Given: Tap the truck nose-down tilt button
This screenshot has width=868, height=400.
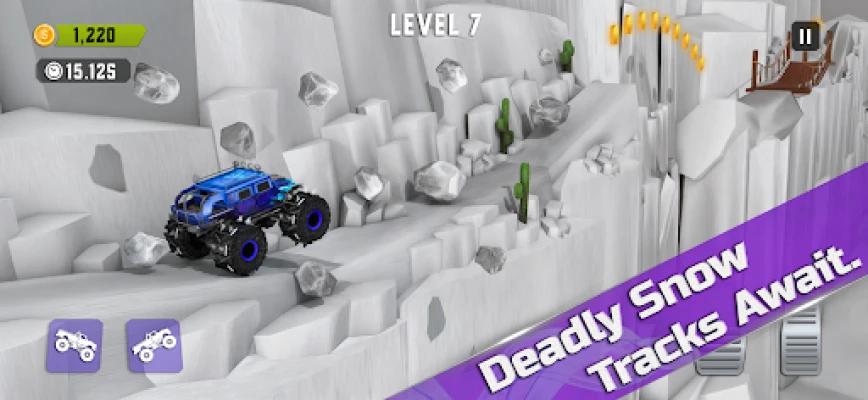Looking at the screenshot, I should [x=74, y=345].
